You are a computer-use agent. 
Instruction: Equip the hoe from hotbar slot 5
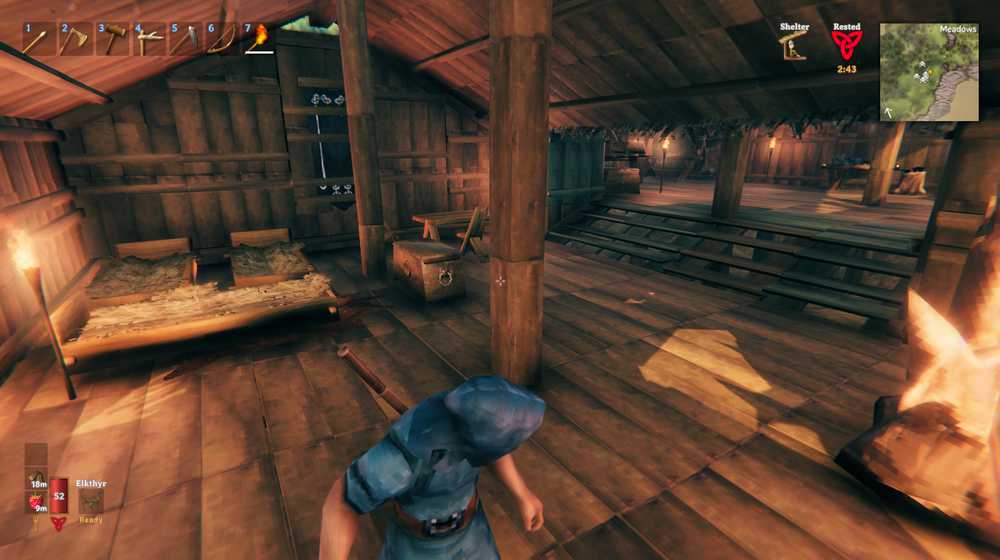185,39
